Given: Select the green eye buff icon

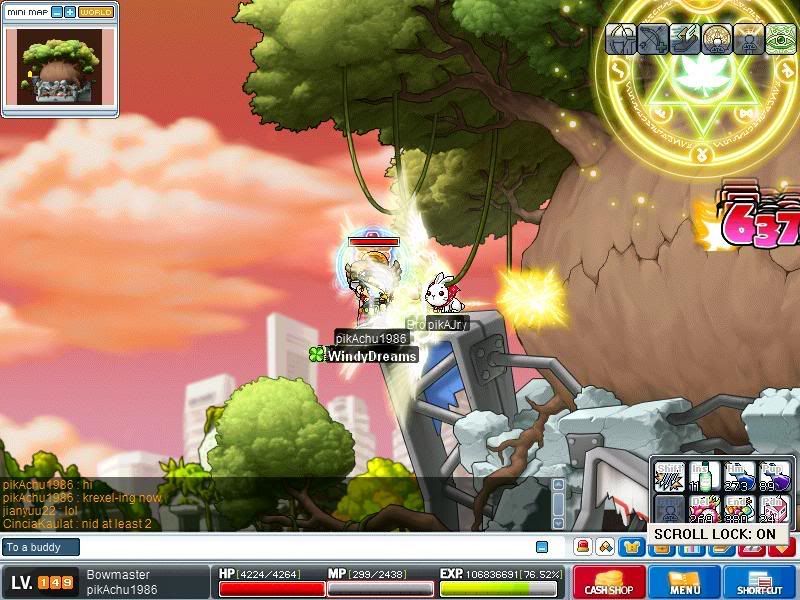Looking at the screenshot, I should point(780,39).
